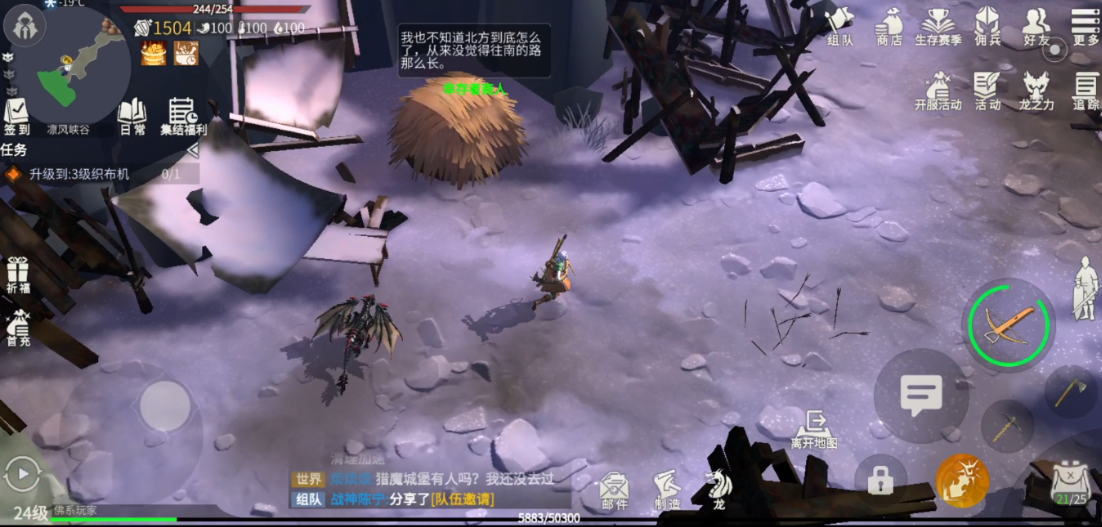Viewport: 1102px width, 527px height.
Task: Open the 组队 team menu
Action: tap(840, 26)
